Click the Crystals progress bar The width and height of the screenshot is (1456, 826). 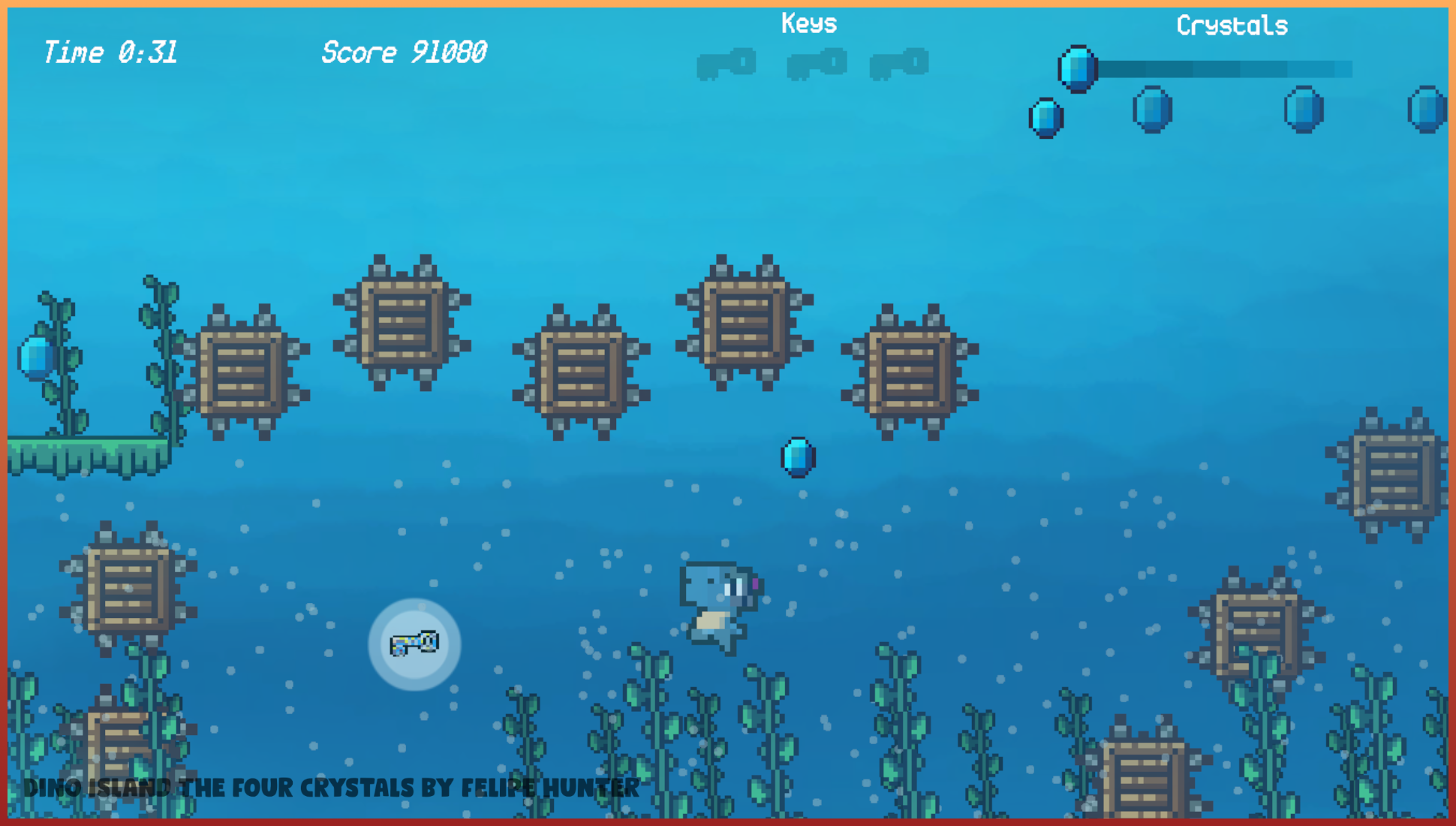[1223, 70]
